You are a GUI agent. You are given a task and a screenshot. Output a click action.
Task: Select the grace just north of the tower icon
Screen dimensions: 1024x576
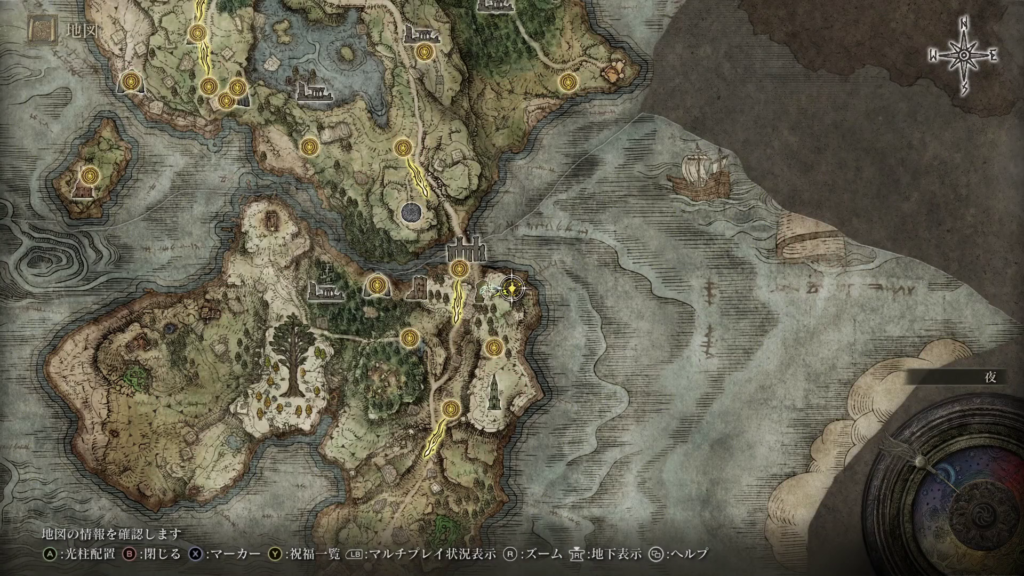coord(493,347)
